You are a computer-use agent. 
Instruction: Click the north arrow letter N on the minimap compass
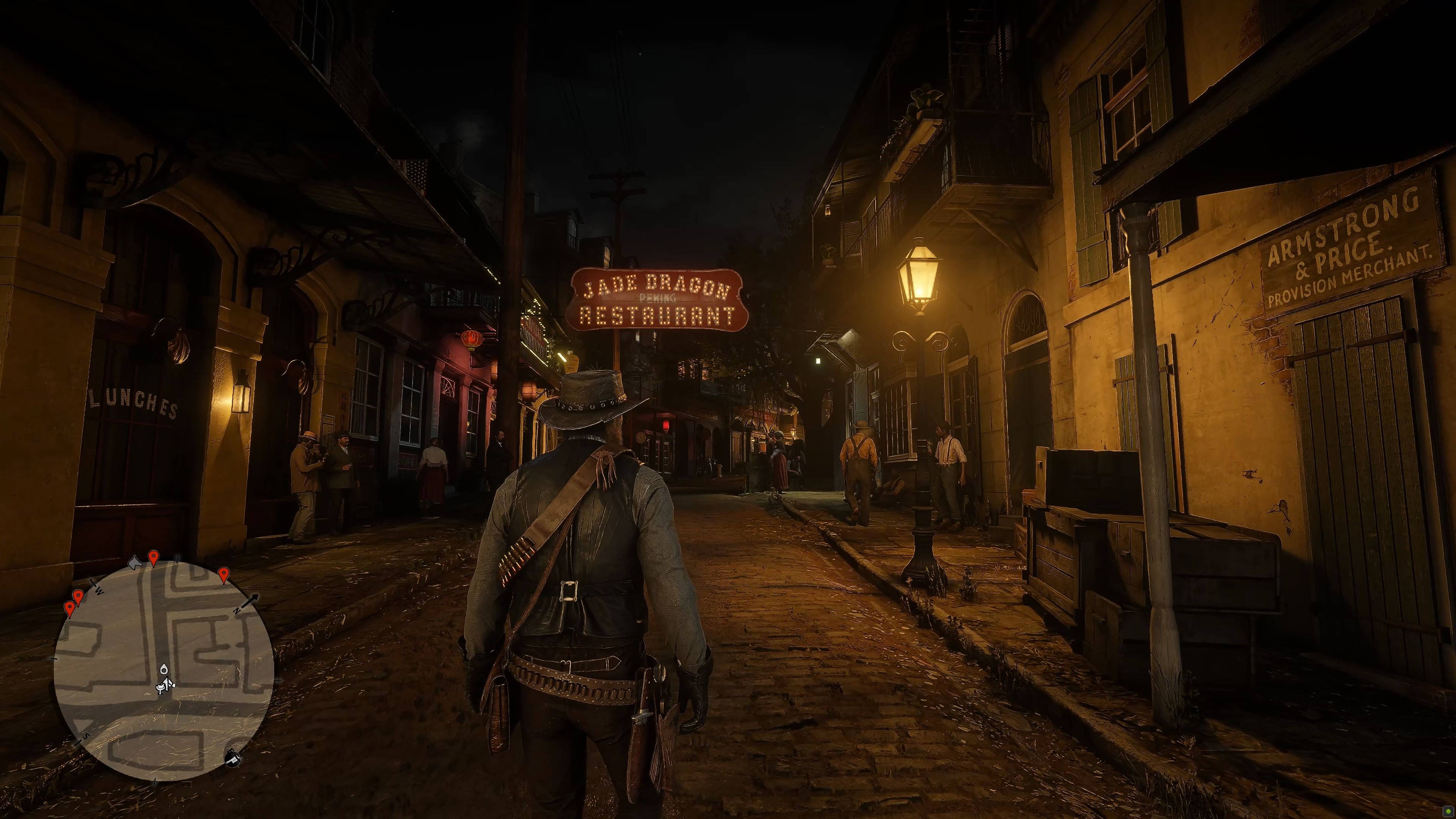pos(237,610)
